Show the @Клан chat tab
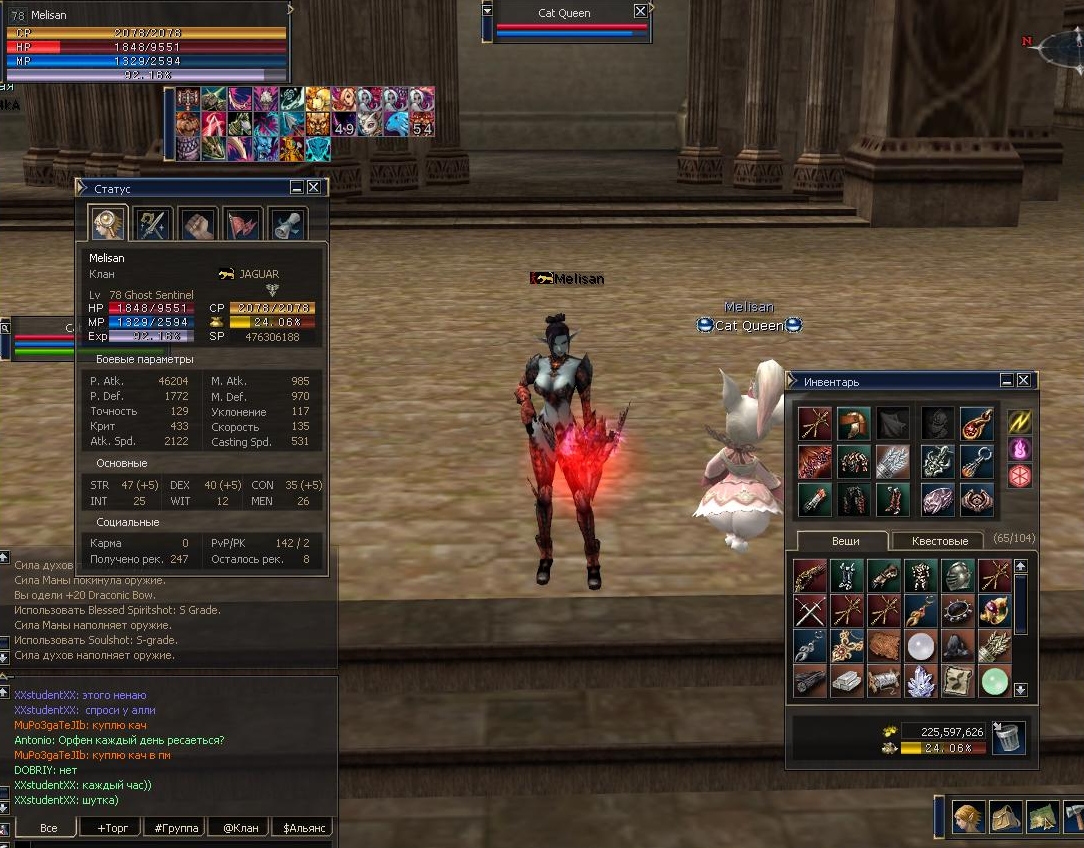This screenshot has width=1084, height=848. [x=241, y=828]
